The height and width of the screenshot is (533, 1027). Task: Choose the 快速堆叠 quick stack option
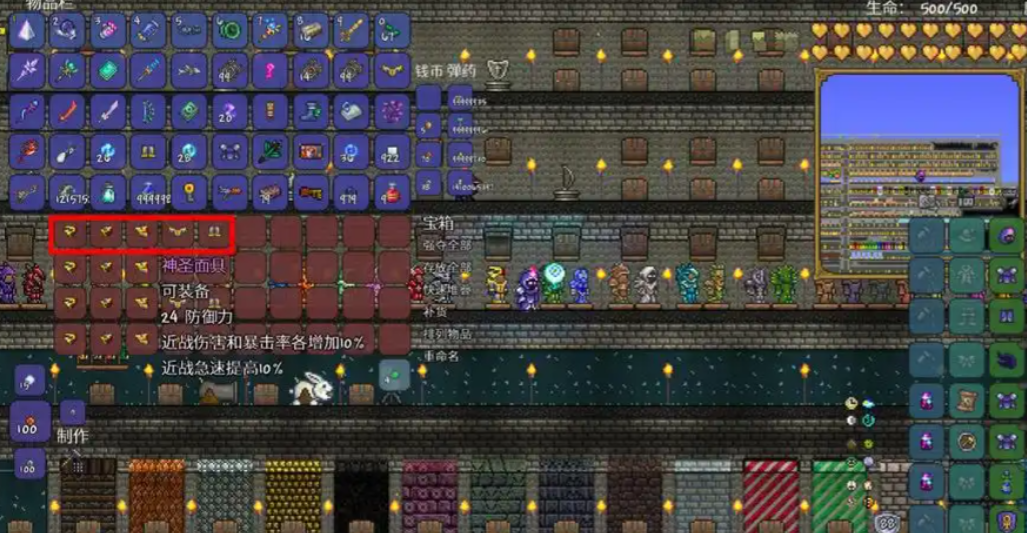[x=446, y=289]
